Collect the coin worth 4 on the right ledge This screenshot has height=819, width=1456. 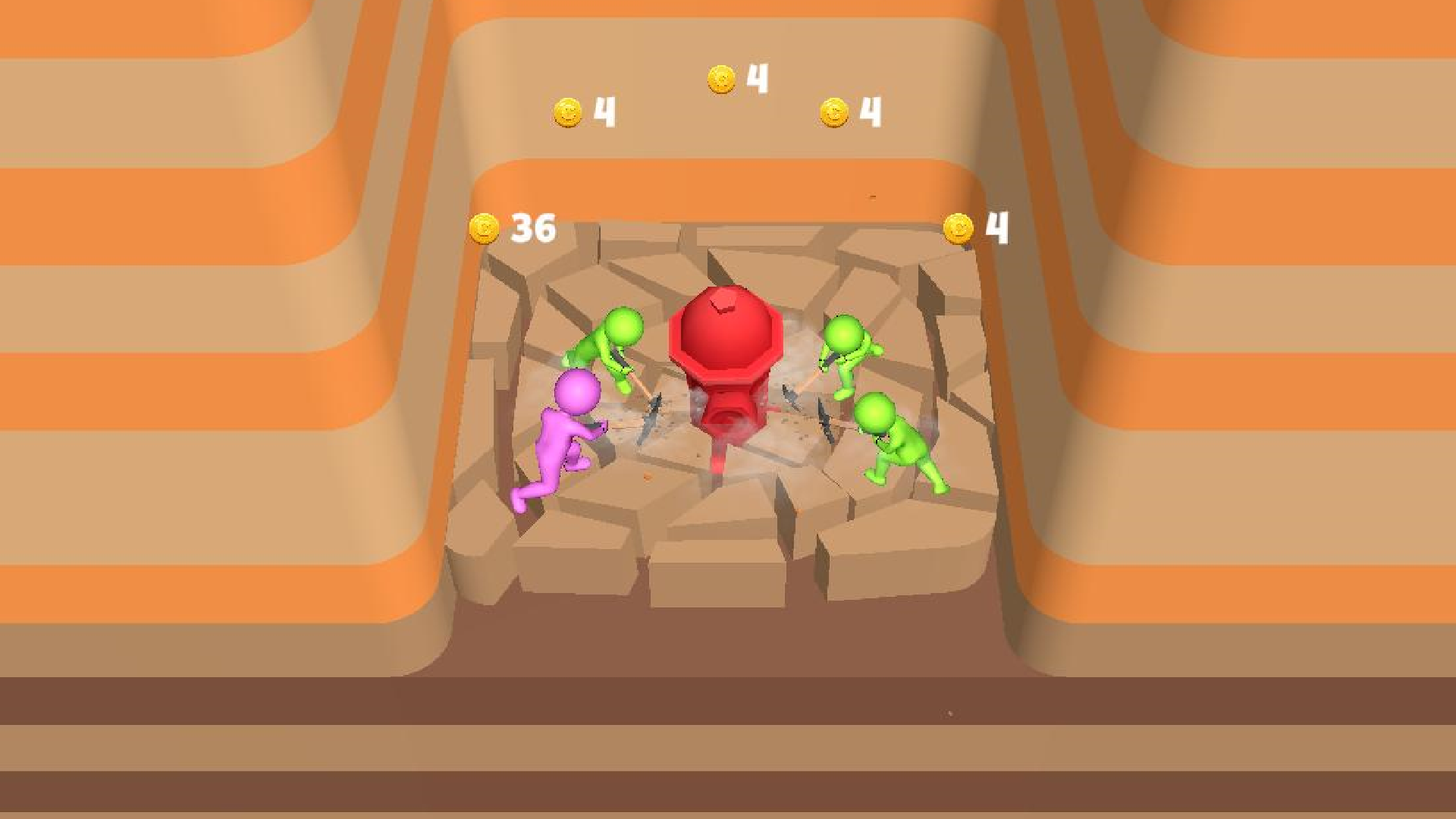pos(960,227)
